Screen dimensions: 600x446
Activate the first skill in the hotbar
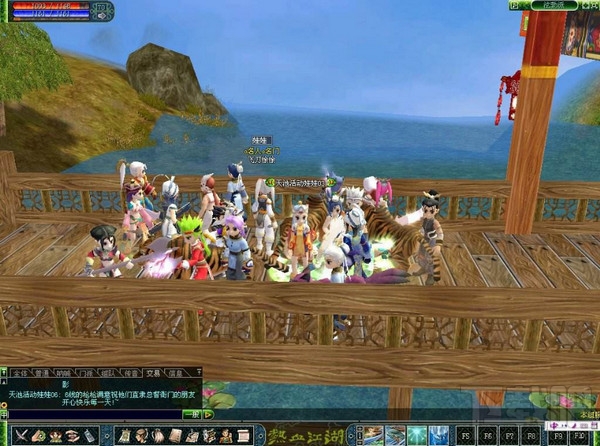tap(371, 435)
